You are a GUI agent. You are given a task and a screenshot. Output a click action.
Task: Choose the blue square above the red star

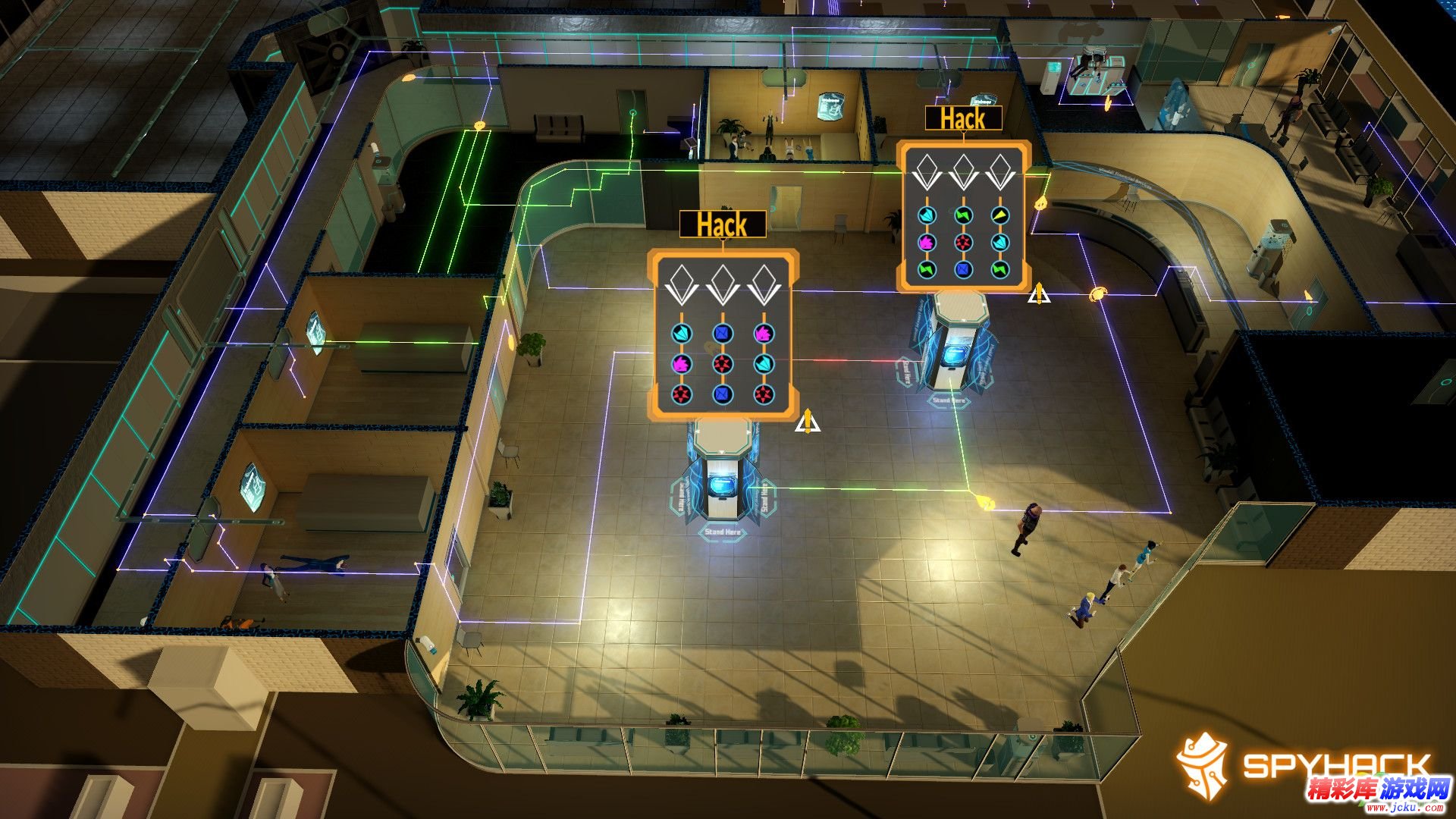(x=722, y=333)
